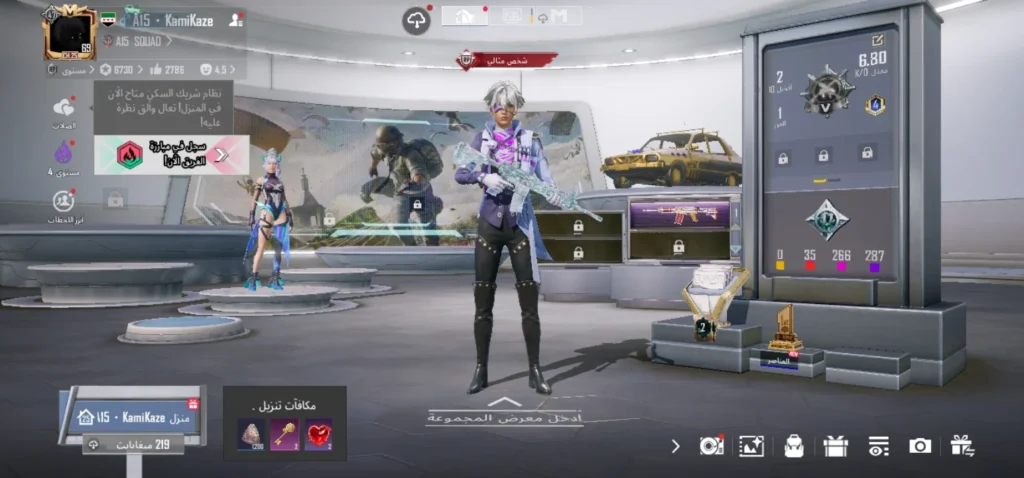The width and height of the screenshot is (1024, 478).
Task: Edit the stats panel using pencil icon
Action: click(877, 39)
